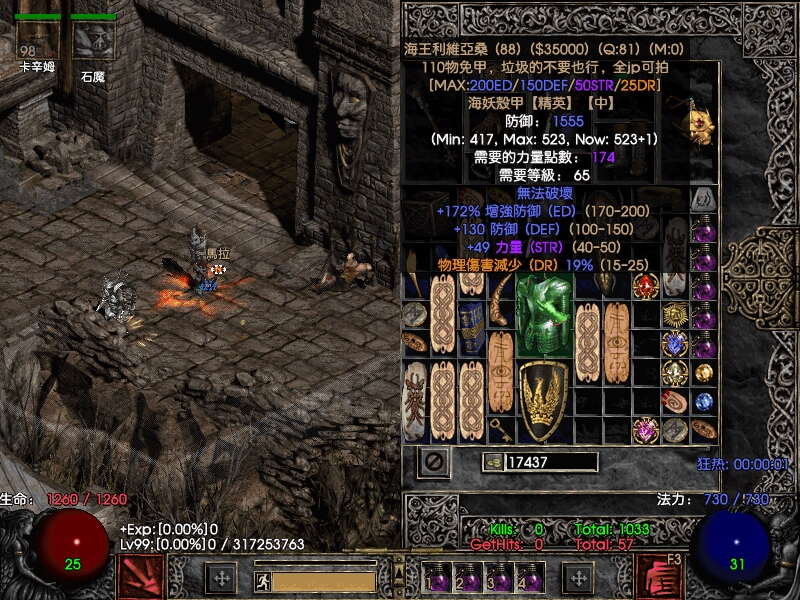
Task: Toggle the run/walk button
Action: coord(261,580)
